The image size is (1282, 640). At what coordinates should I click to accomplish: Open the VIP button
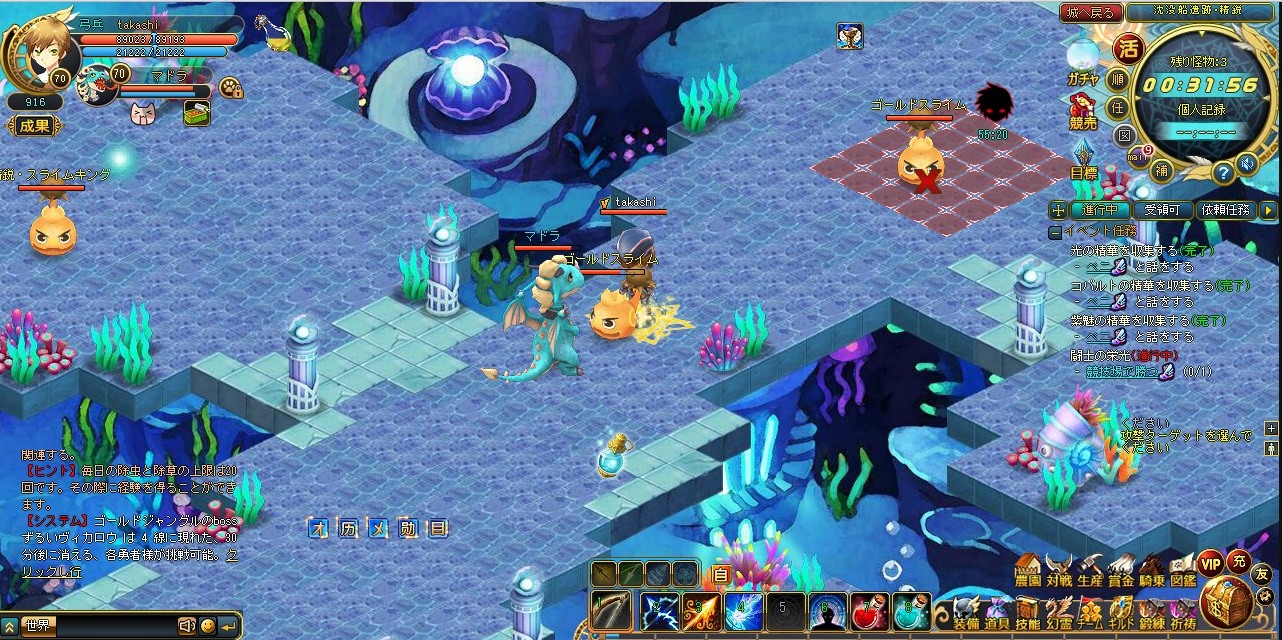tap(1210, 562)
